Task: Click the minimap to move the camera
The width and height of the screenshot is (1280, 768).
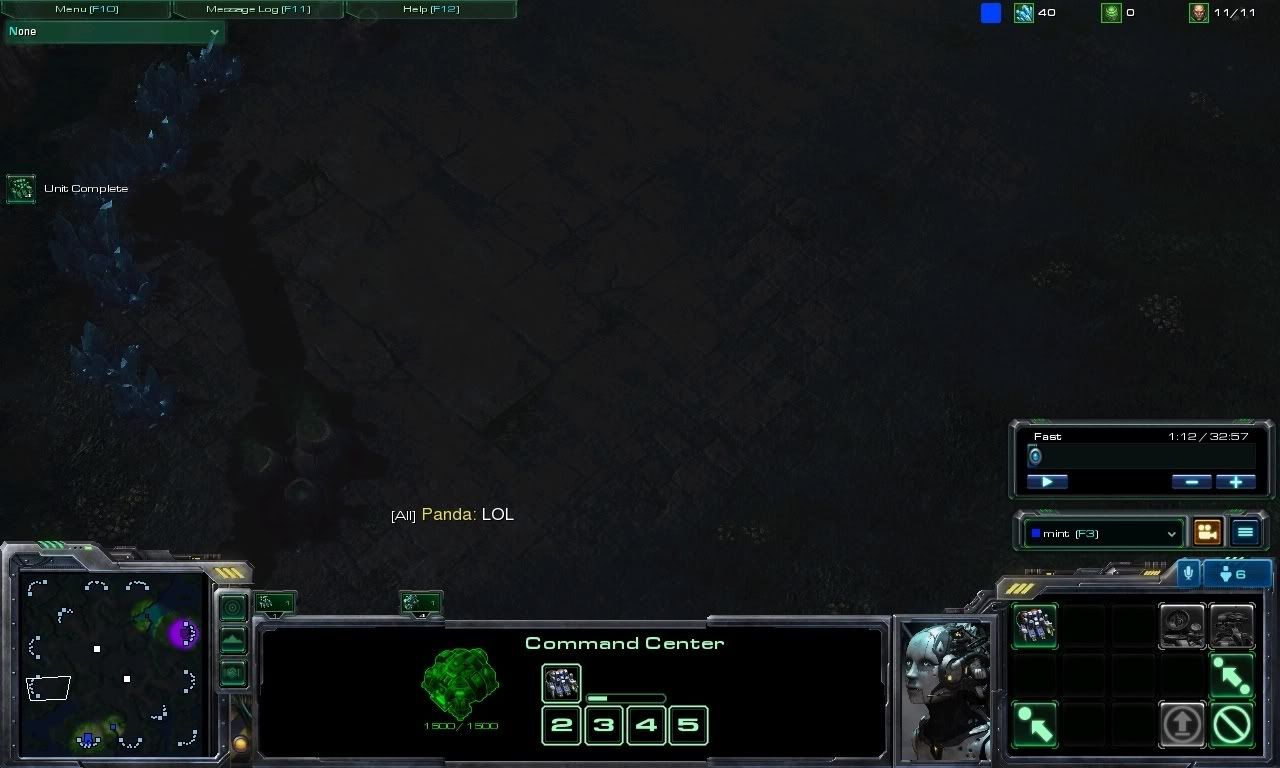Action: [112, 659]
